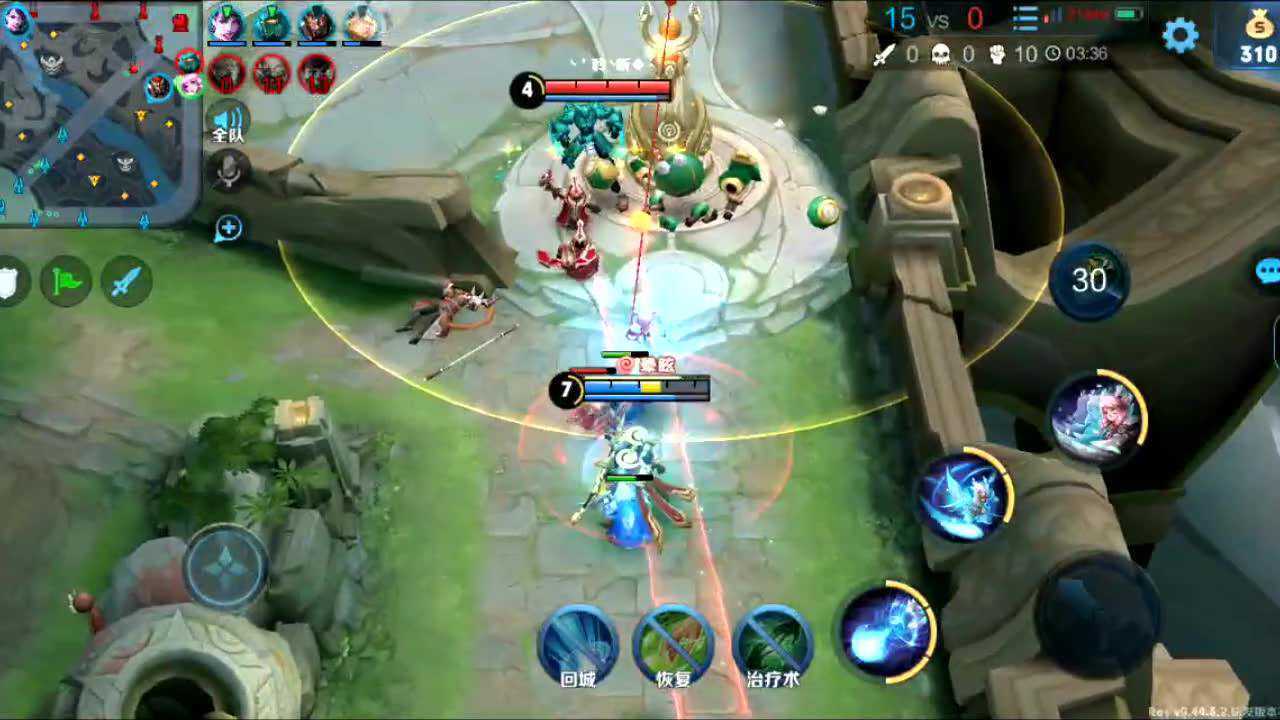Send the green flag gather signal
Screen dimensions: 1280x720
pyautogui.click(x=66, y=282)
